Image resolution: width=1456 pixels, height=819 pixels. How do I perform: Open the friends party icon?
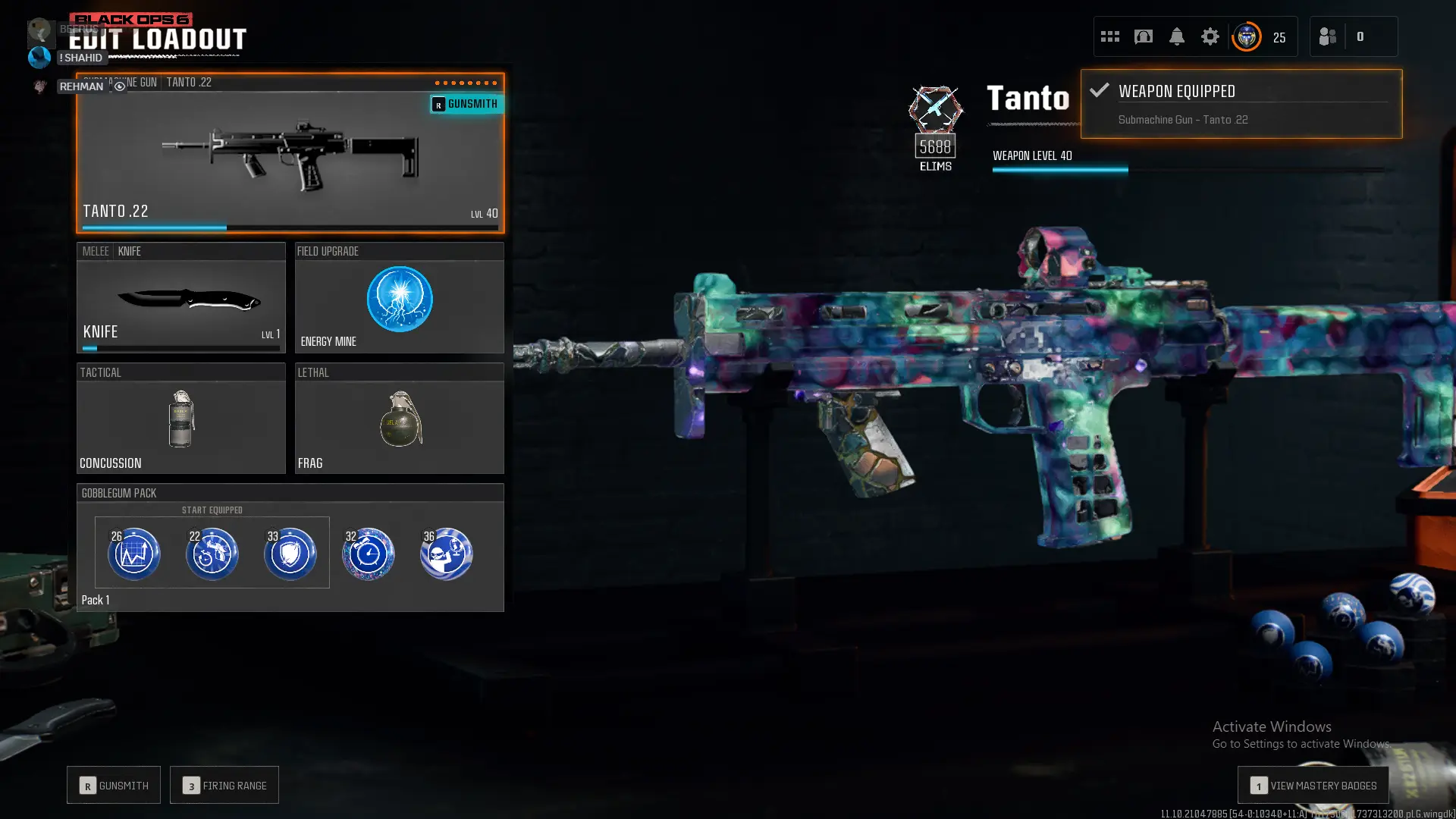1327,36
